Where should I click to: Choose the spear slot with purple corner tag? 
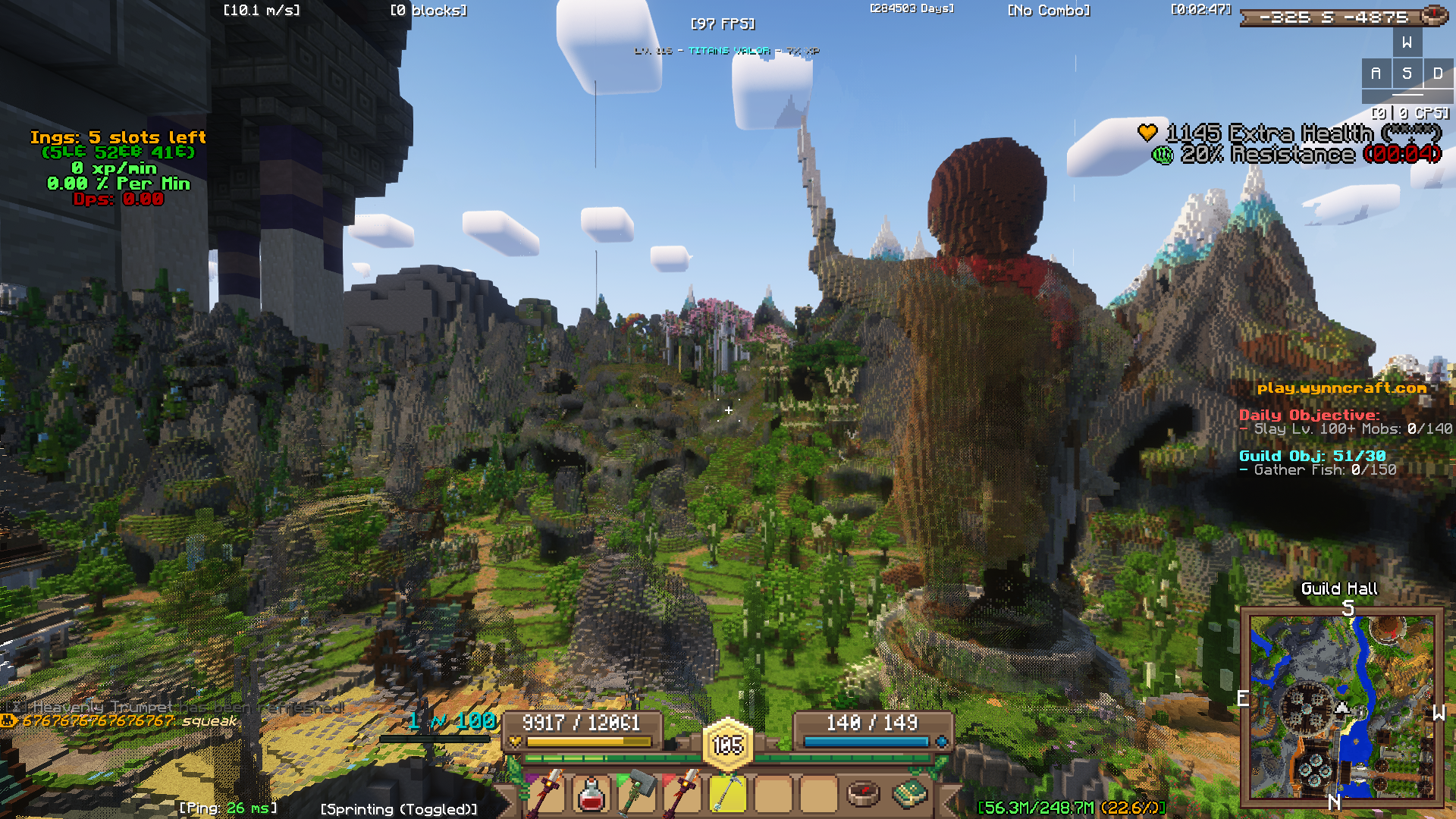(x=547, y=794)
